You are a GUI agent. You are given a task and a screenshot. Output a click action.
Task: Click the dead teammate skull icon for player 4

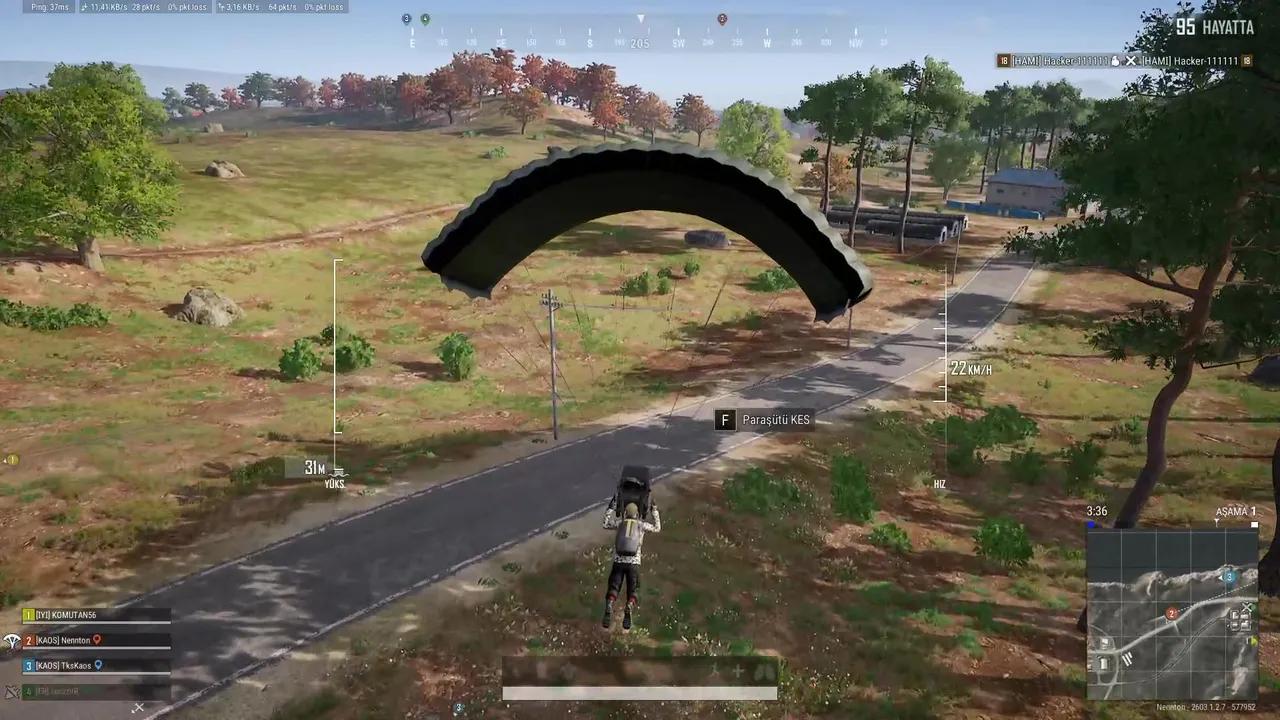tap(12, 691)
